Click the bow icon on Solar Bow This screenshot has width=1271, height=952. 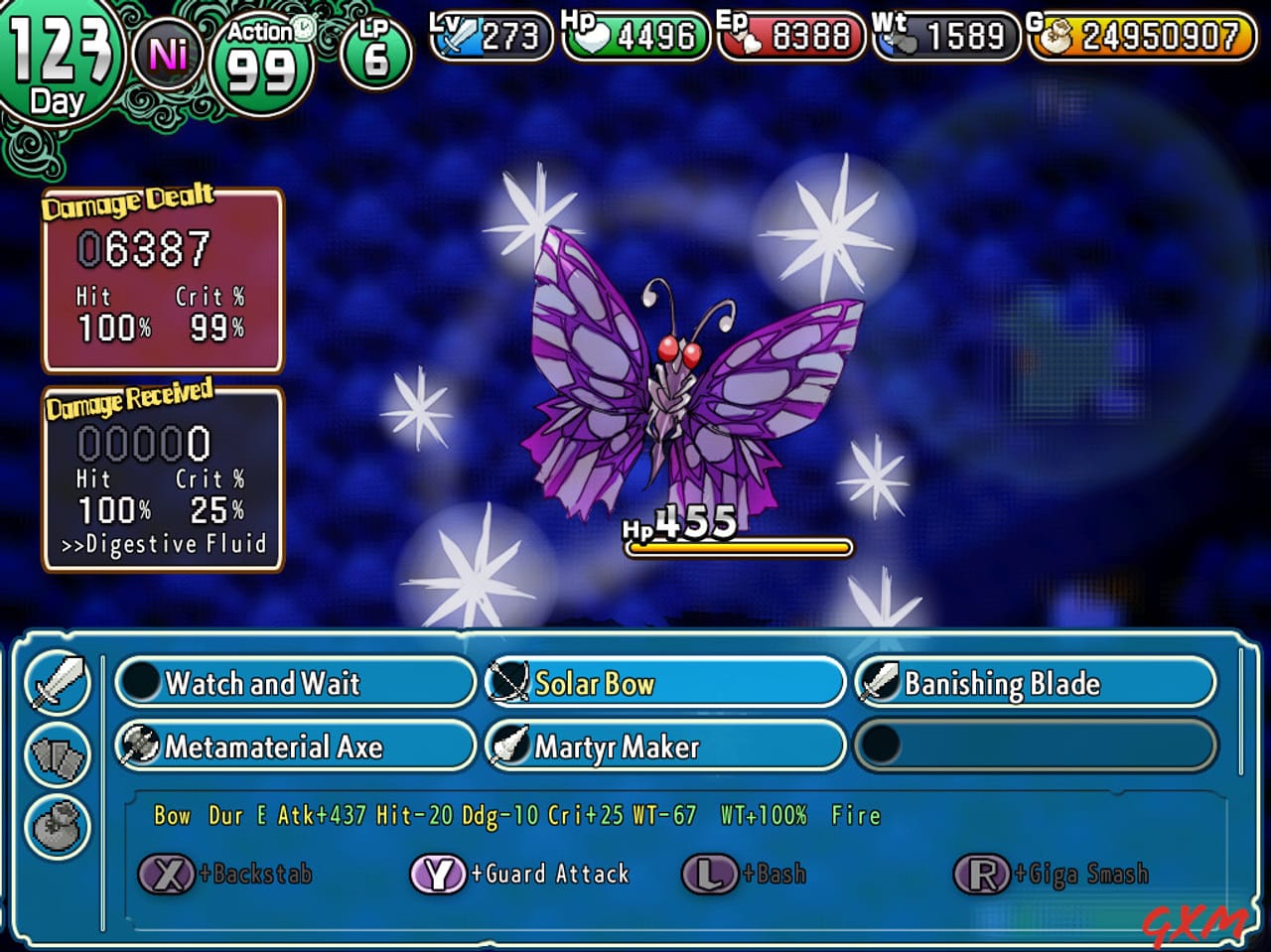click(509, 682)
